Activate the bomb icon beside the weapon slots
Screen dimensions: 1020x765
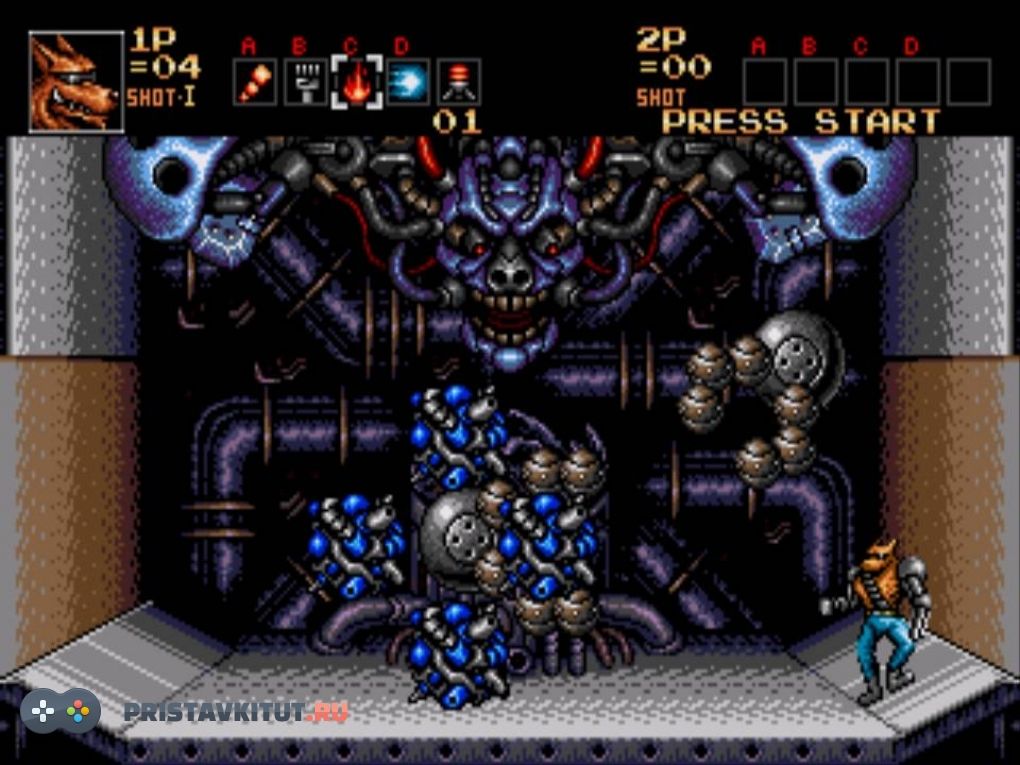[459, 82]
